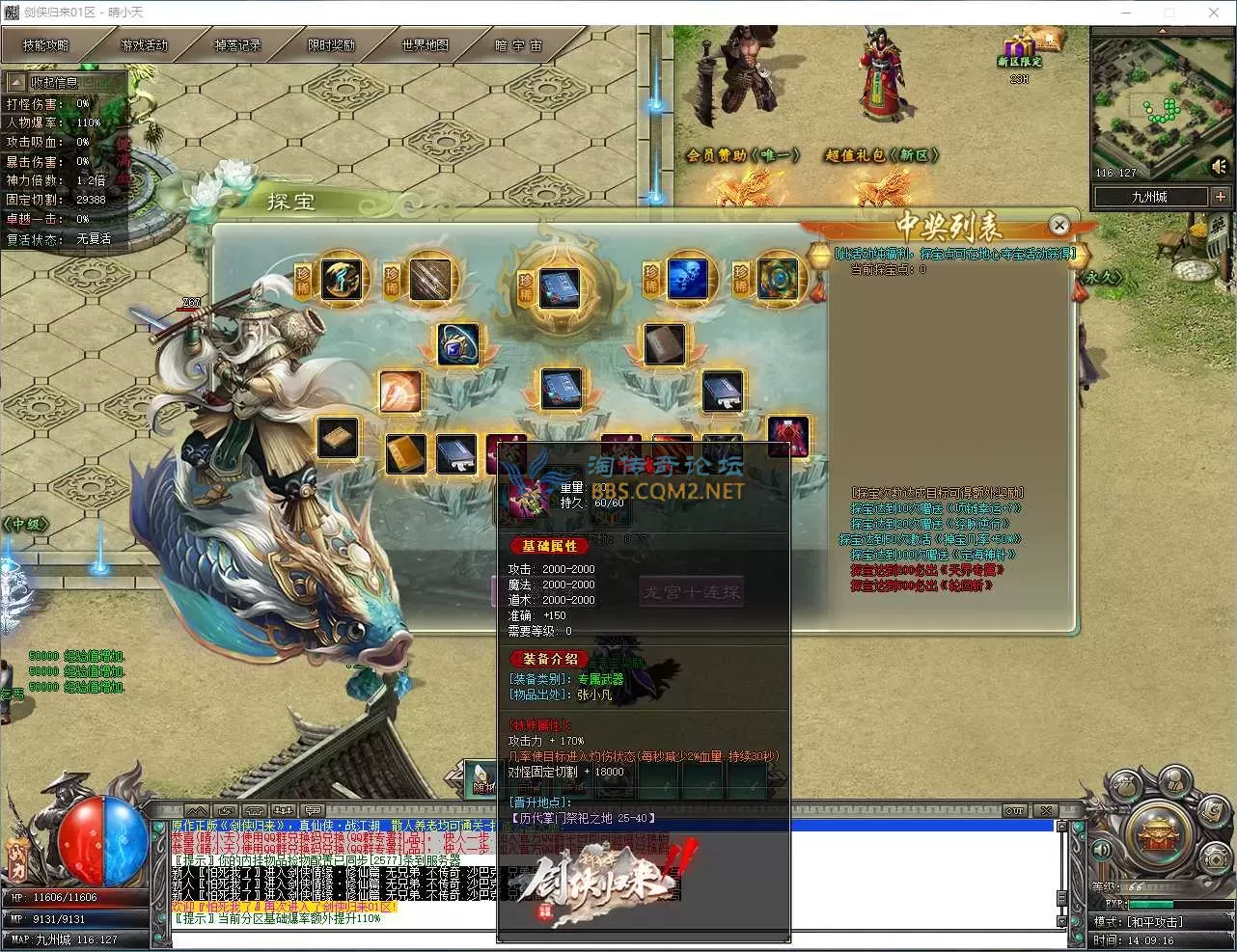Collapse the 收起信息 stats panel

(x=16, y=83)
